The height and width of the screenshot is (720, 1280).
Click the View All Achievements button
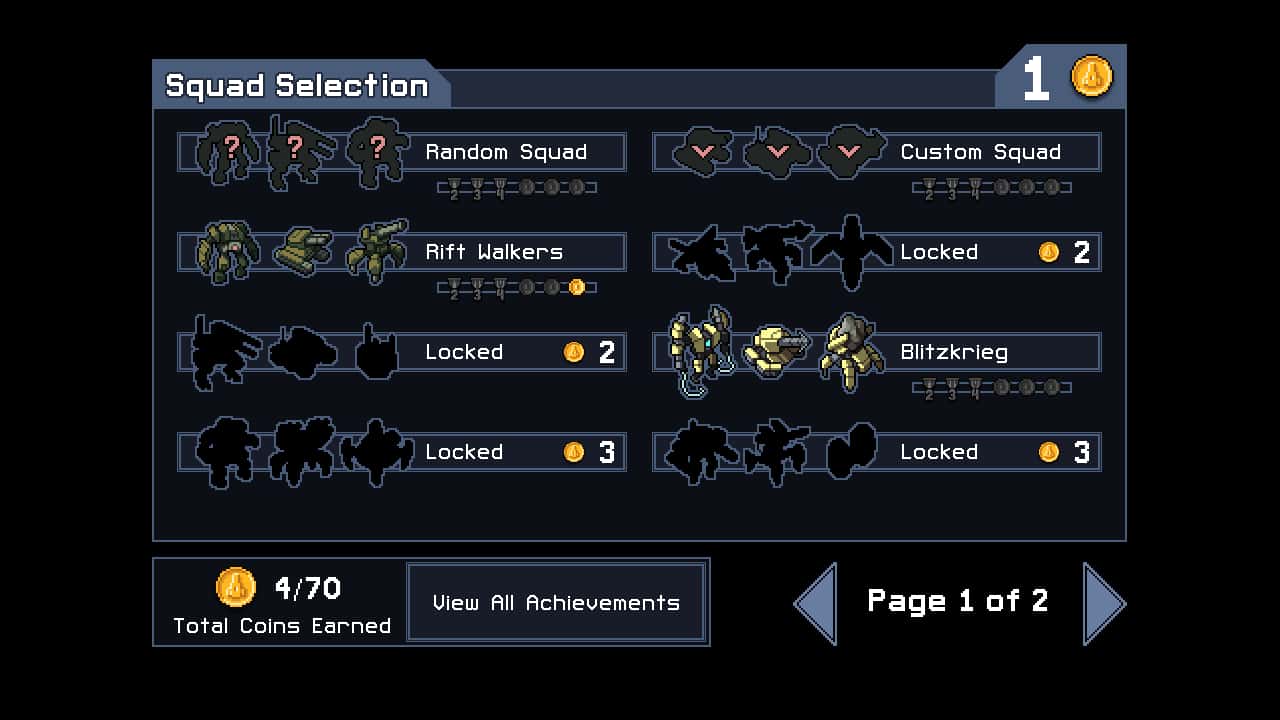click(x=556, y=601)
